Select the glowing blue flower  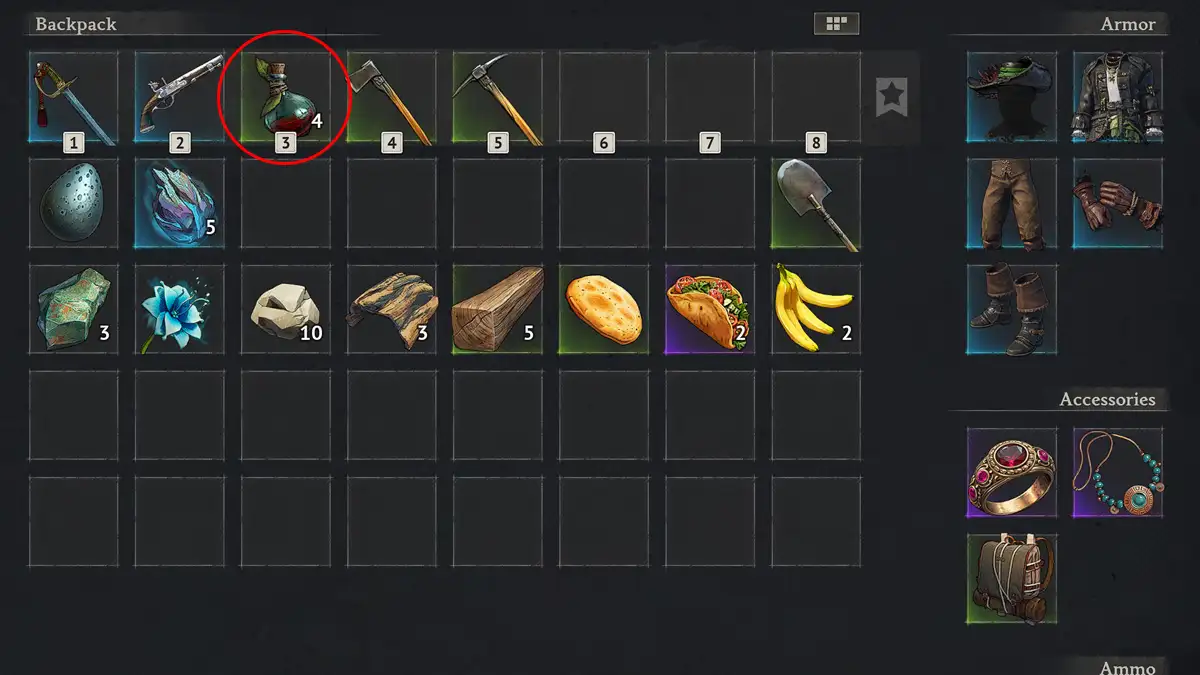tap(179, 310)
